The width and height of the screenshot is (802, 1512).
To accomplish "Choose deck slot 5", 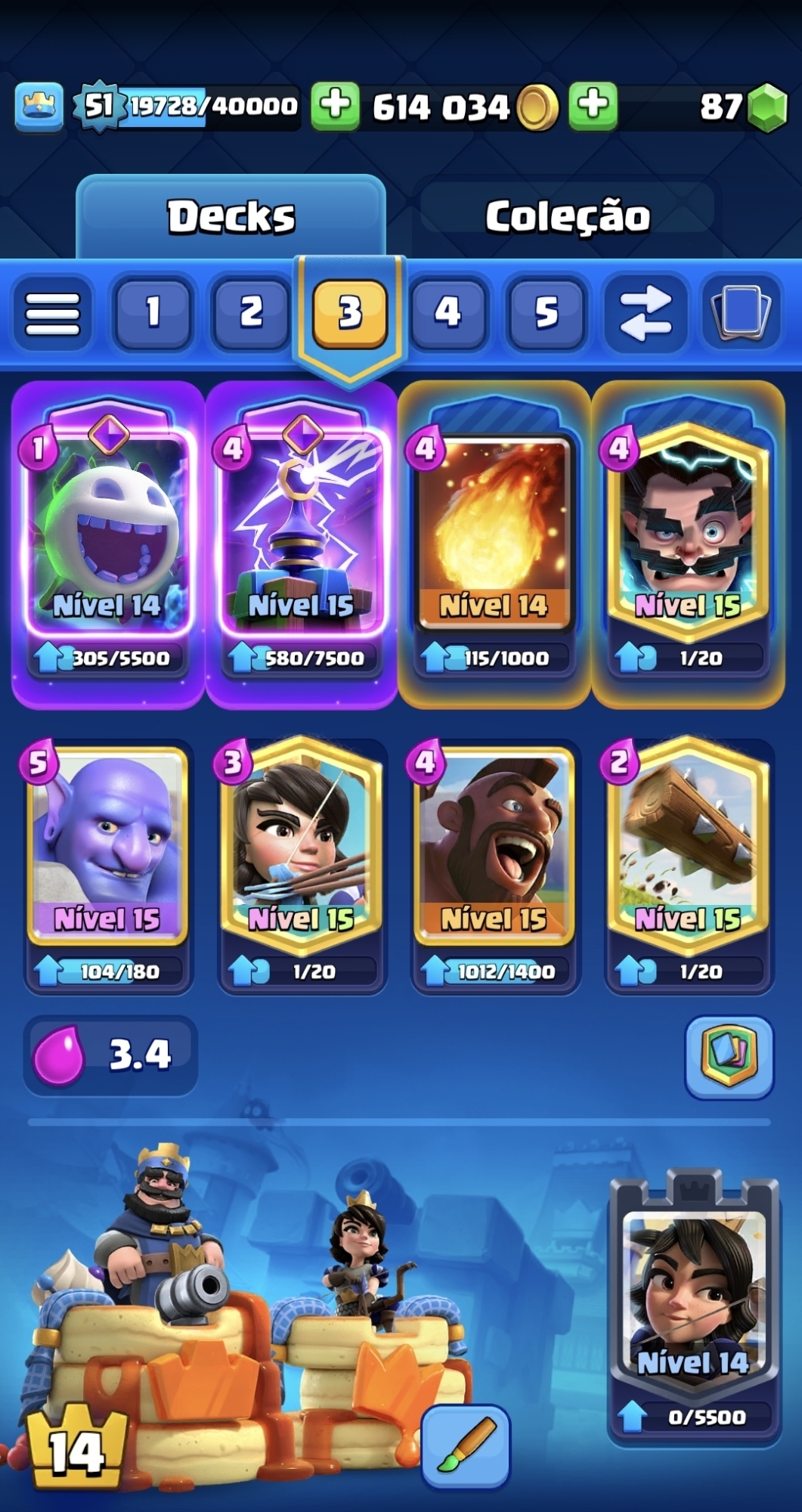I will point(547,312).
